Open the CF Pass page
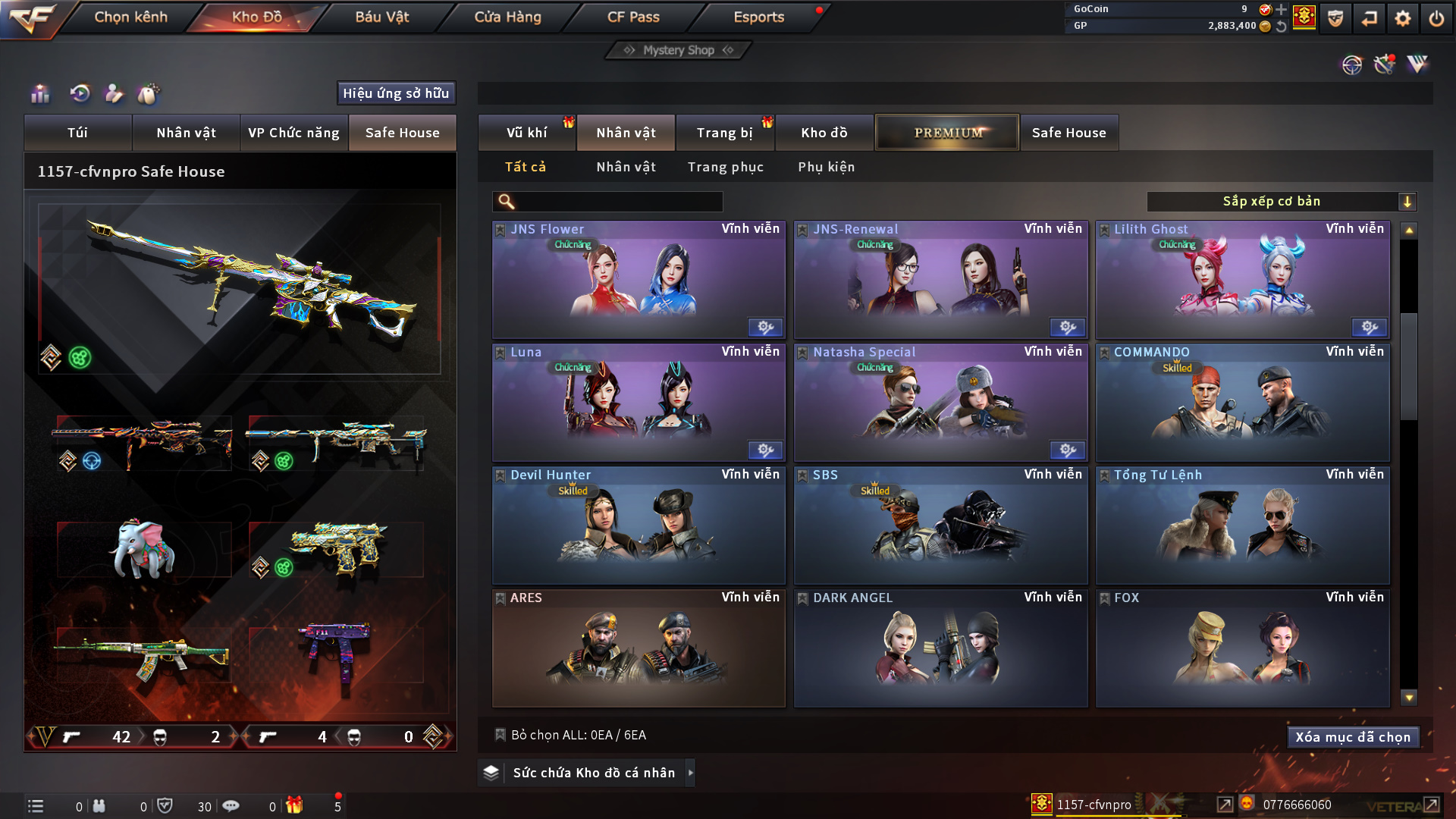Screen dimensions: 1456x819 pos(633,17)
